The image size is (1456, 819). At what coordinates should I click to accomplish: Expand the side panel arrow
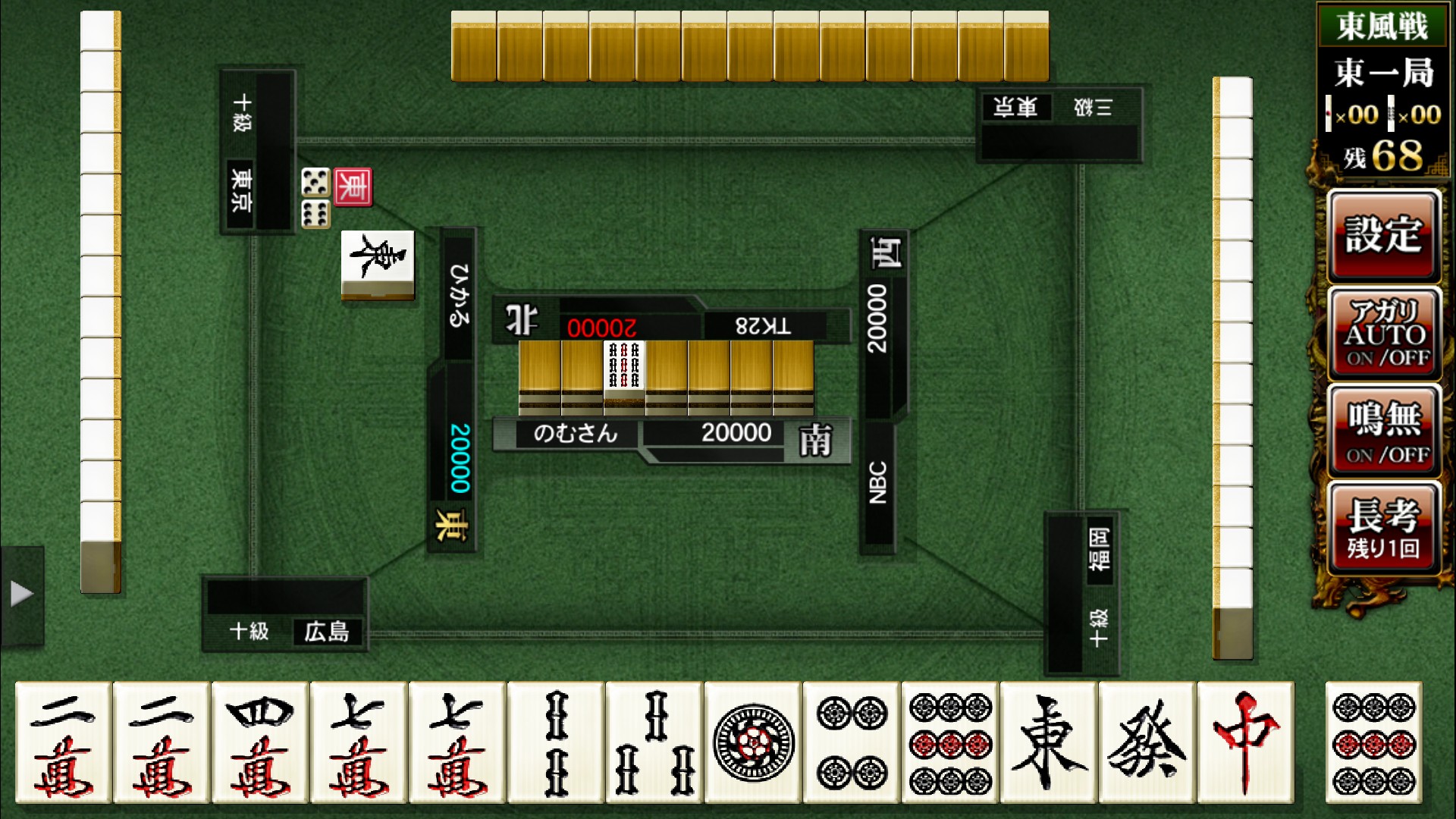[x=21, y=594]
